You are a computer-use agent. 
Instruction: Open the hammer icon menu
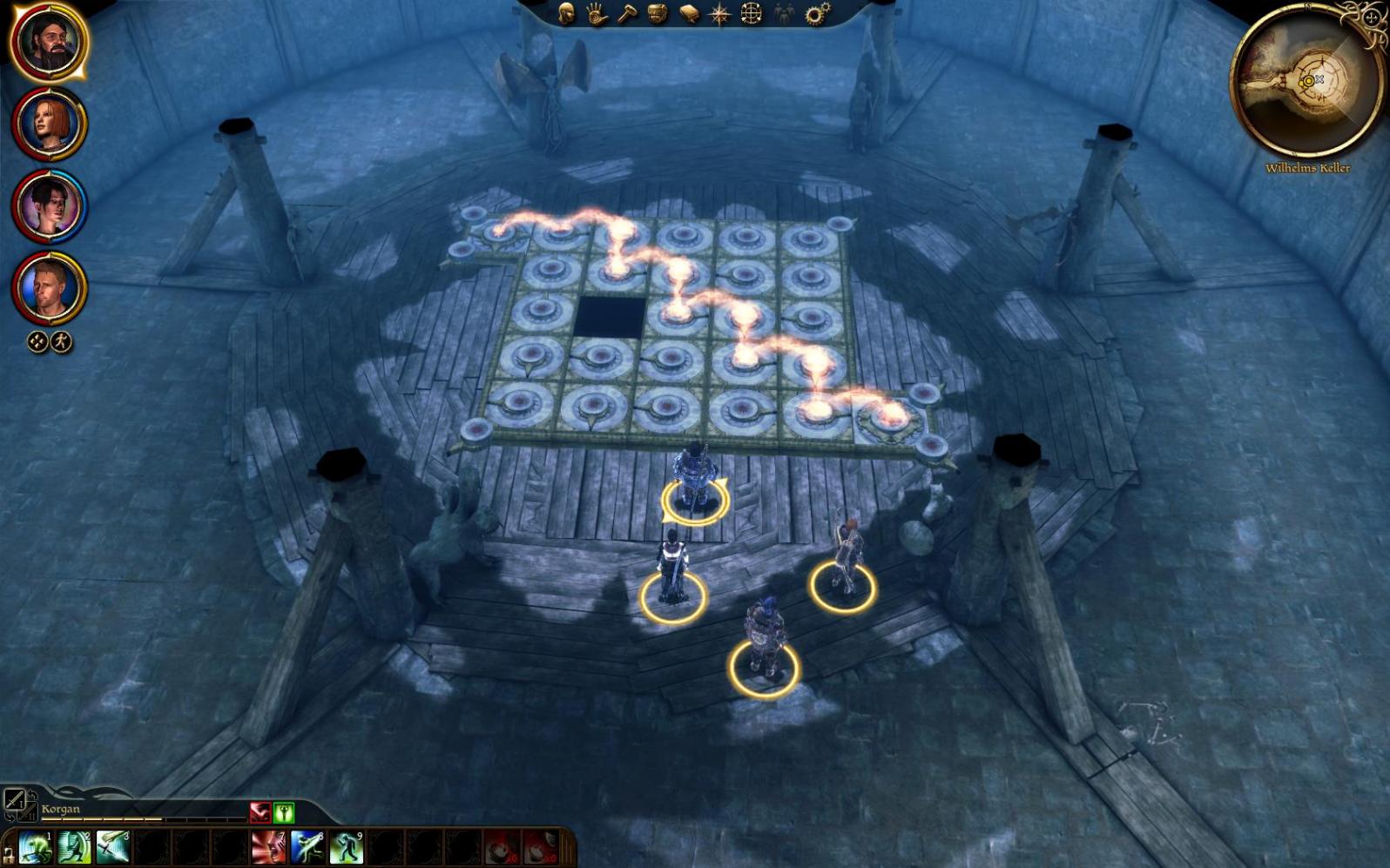(627, 13)
